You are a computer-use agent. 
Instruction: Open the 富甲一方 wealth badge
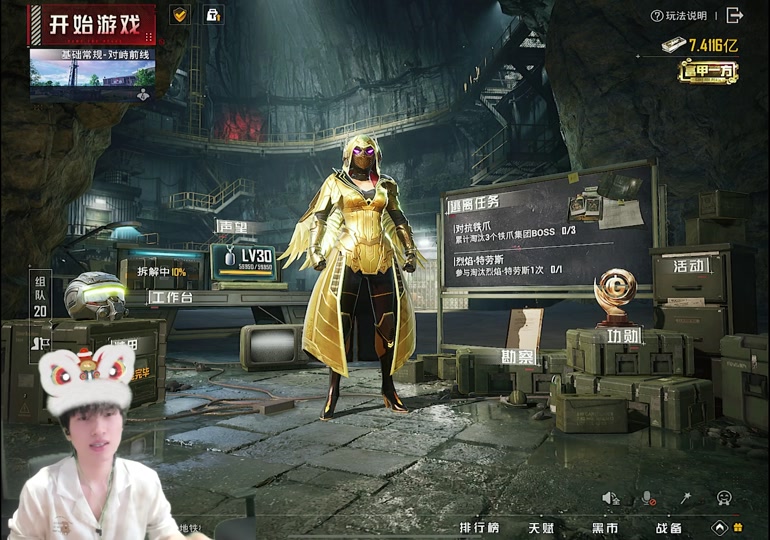[x=707, y=71]
